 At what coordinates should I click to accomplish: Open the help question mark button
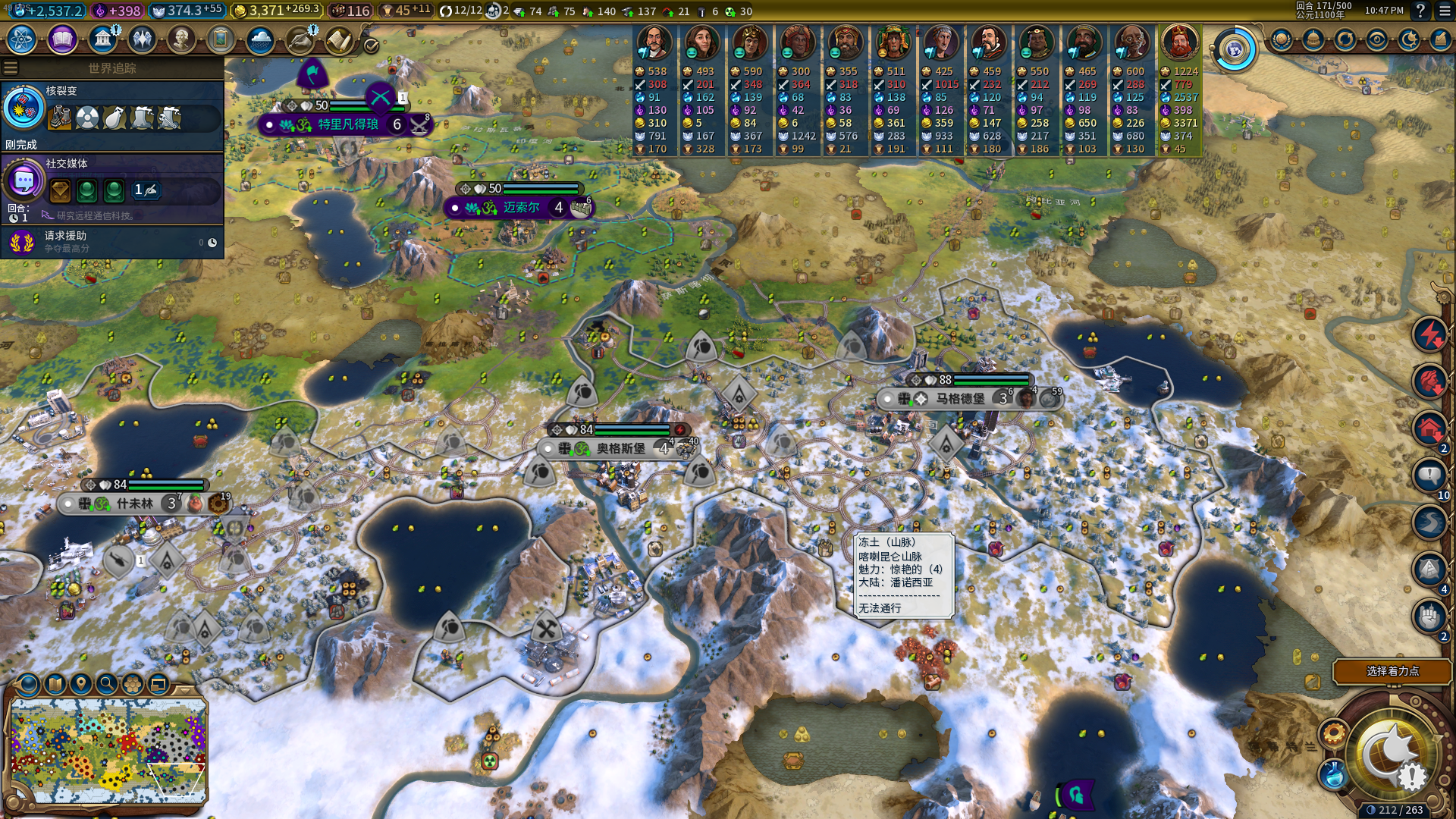pyautogui.click(x=1420, y=11)
